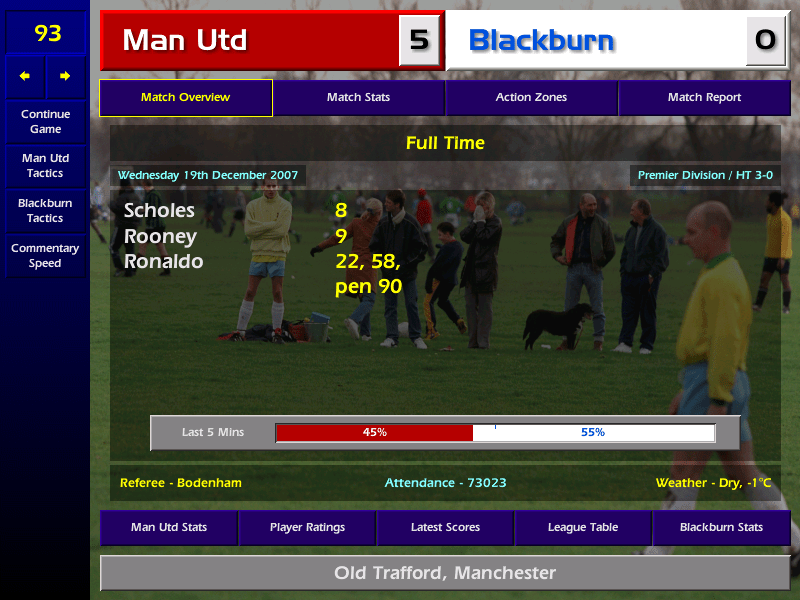Open Man Utd Tactics

click(45, 166)
